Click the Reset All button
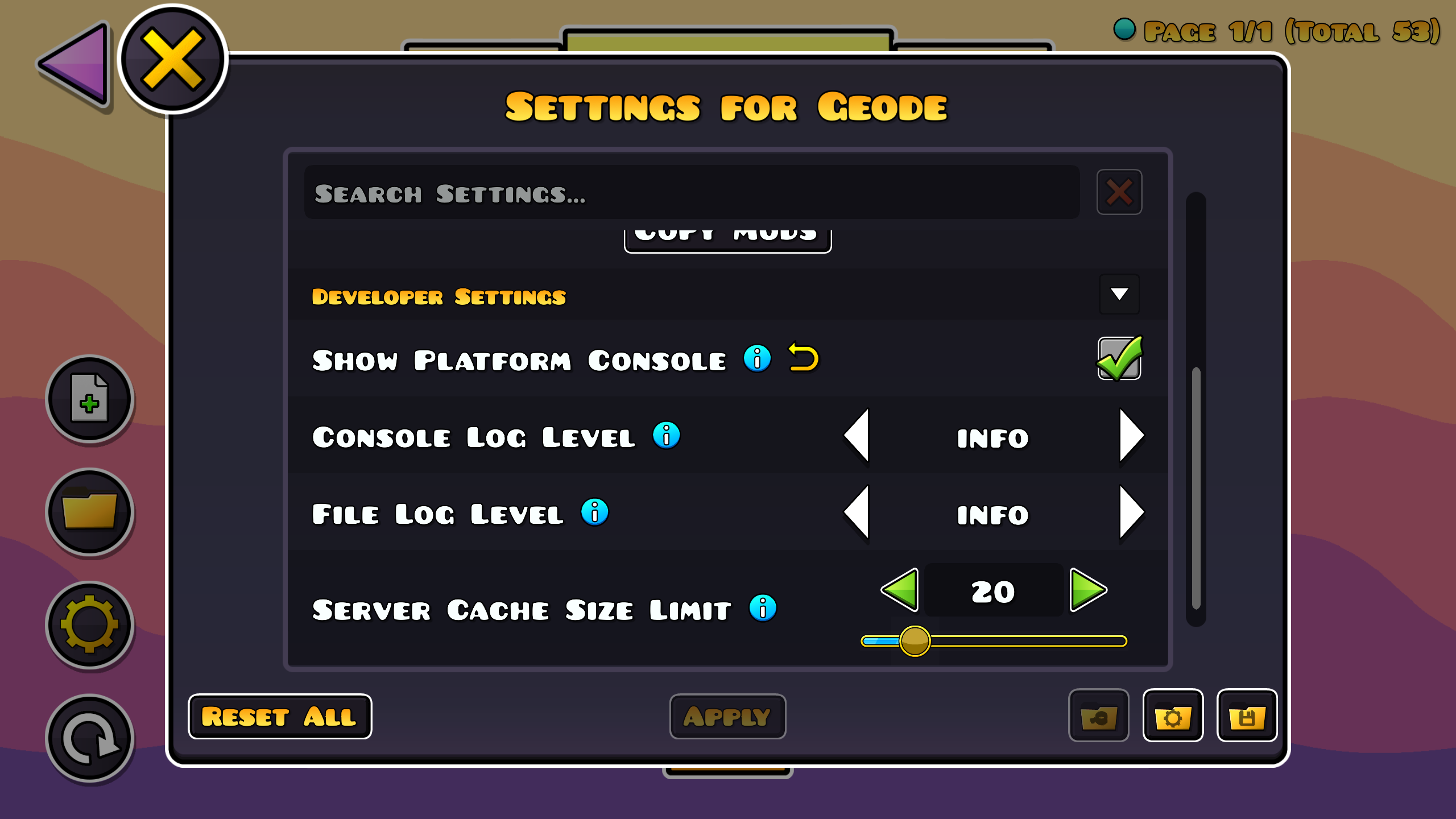 click(280, 717)
